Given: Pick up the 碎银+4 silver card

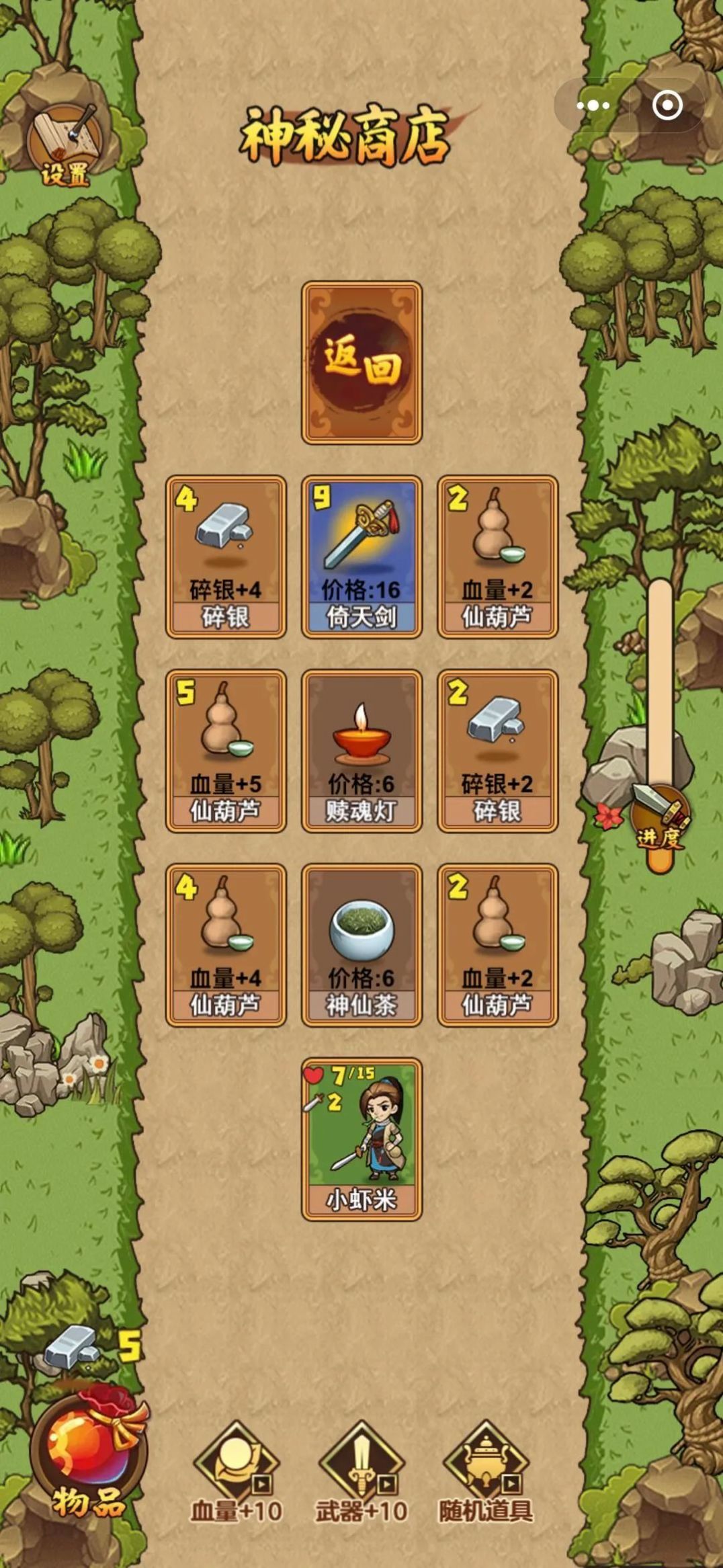Looking at the screenshot, I should pos(226,556).
